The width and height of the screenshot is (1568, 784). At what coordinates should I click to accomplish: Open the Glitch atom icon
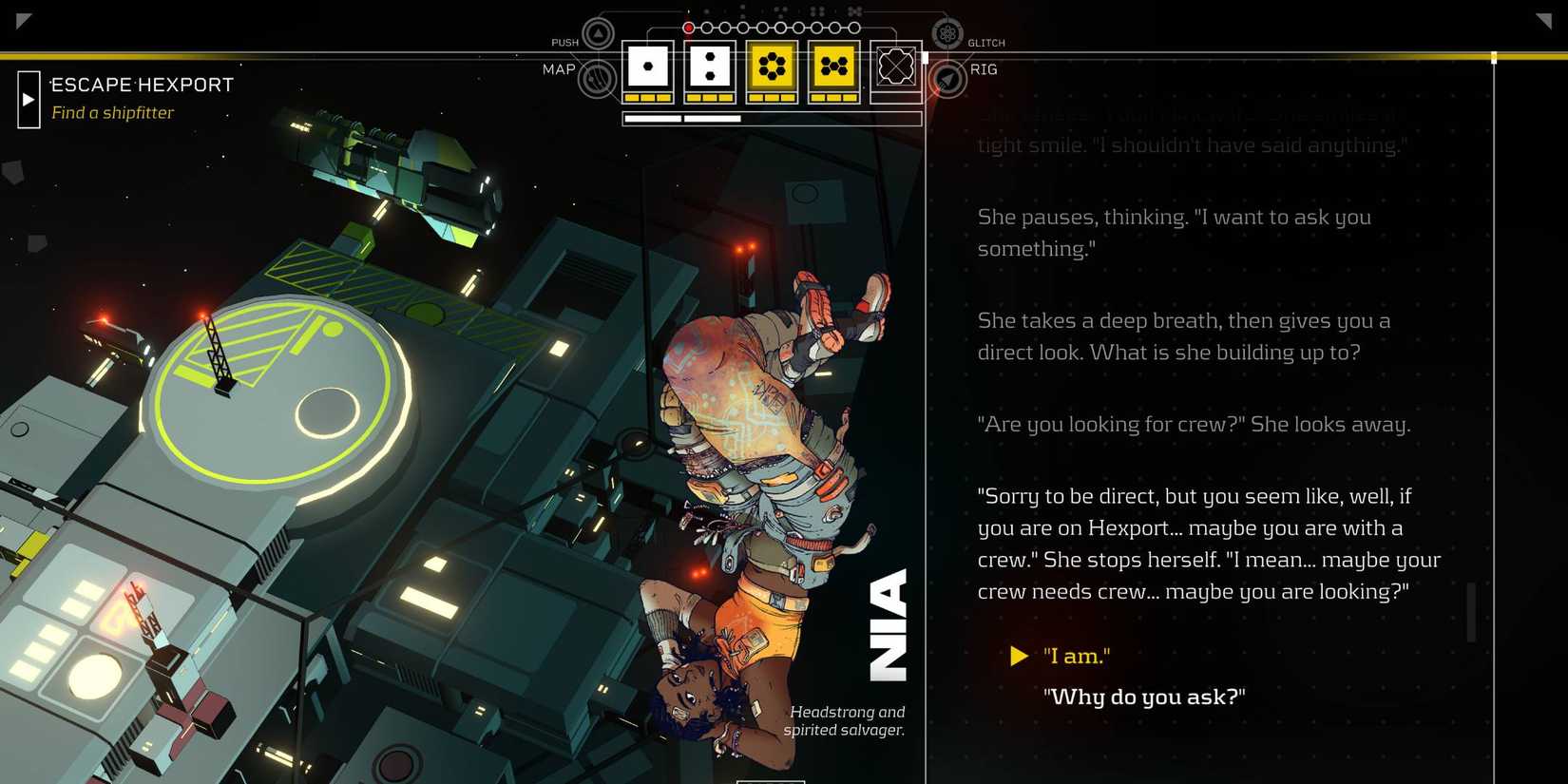tap(947, 35)
